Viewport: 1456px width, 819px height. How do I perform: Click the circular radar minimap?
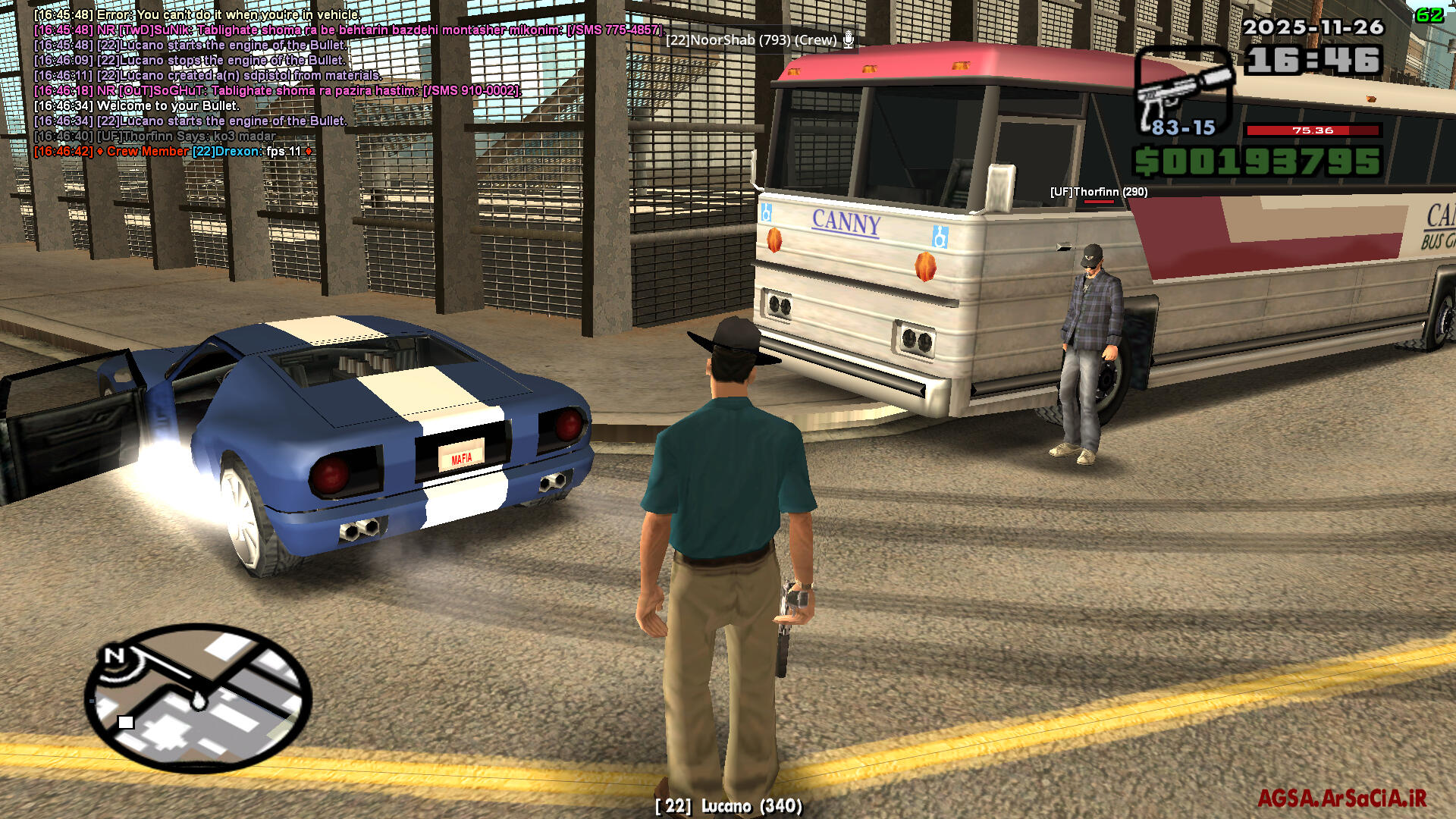click(198, 697)
